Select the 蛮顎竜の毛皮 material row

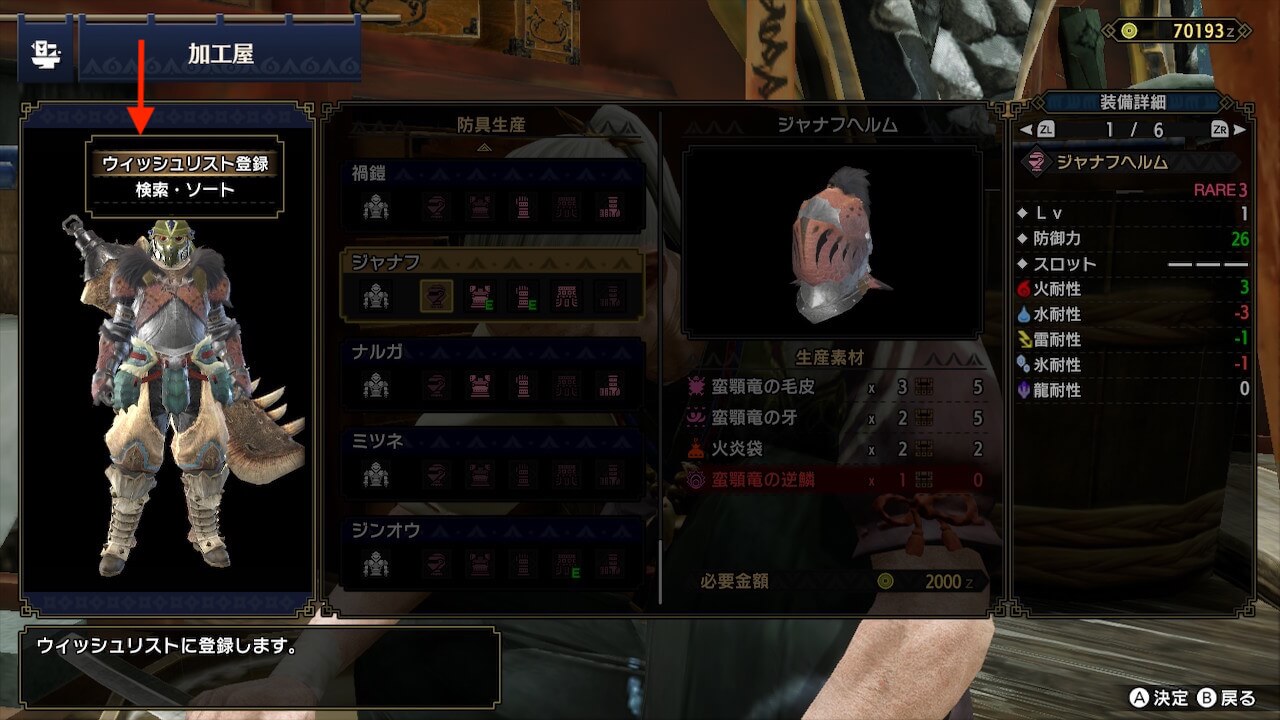835,387
